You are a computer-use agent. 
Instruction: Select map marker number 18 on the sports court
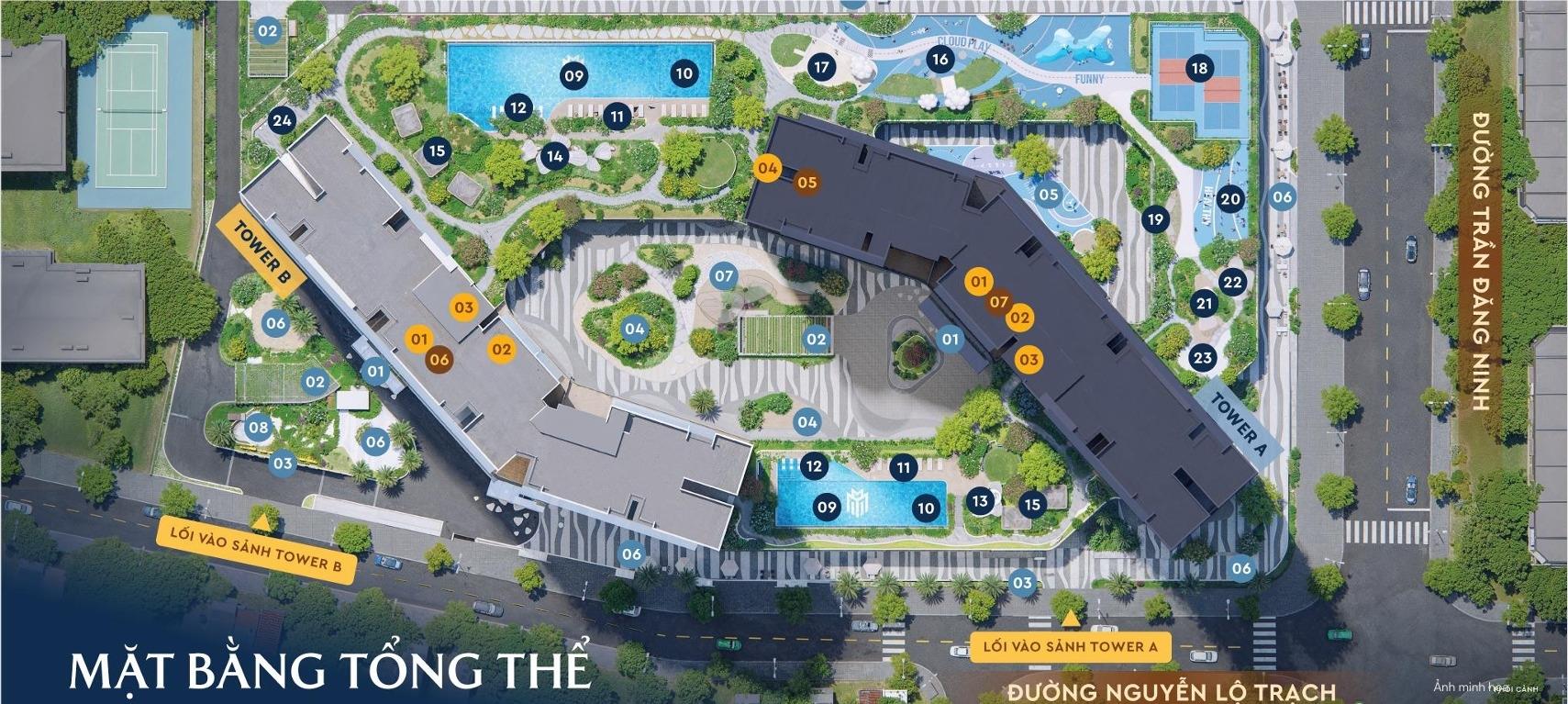1199,68
